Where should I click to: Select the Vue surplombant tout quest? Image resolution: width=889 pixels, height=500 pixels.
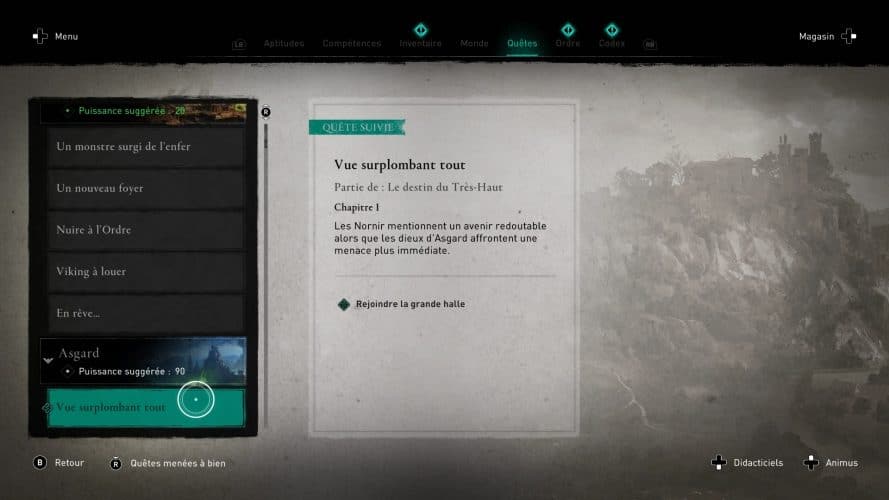pyautogui.click(x=145, y=408)
